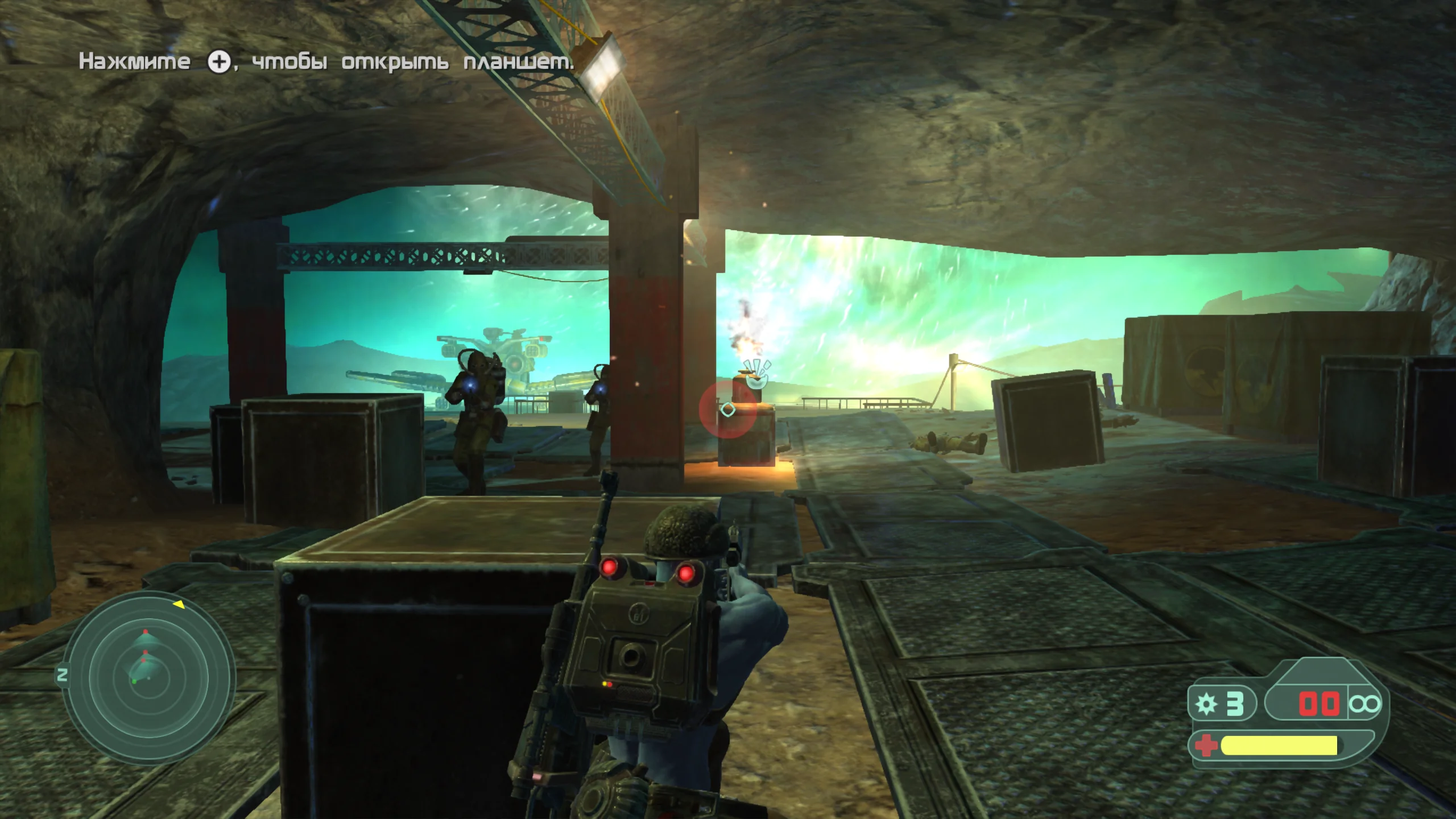Image resolution: width=1456 pixels, height=819 pixels.
Task: Click the yellow objective arrow on the radar
Action: pos(179,604)
